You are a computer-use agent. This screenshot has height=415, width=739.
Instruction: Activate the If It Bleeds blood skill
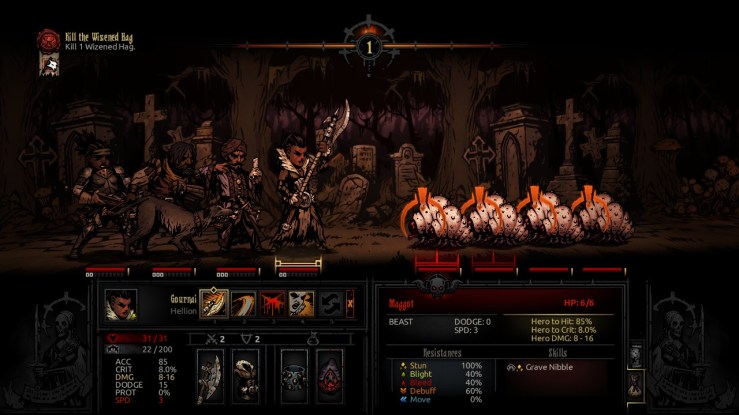pos(272,303)
